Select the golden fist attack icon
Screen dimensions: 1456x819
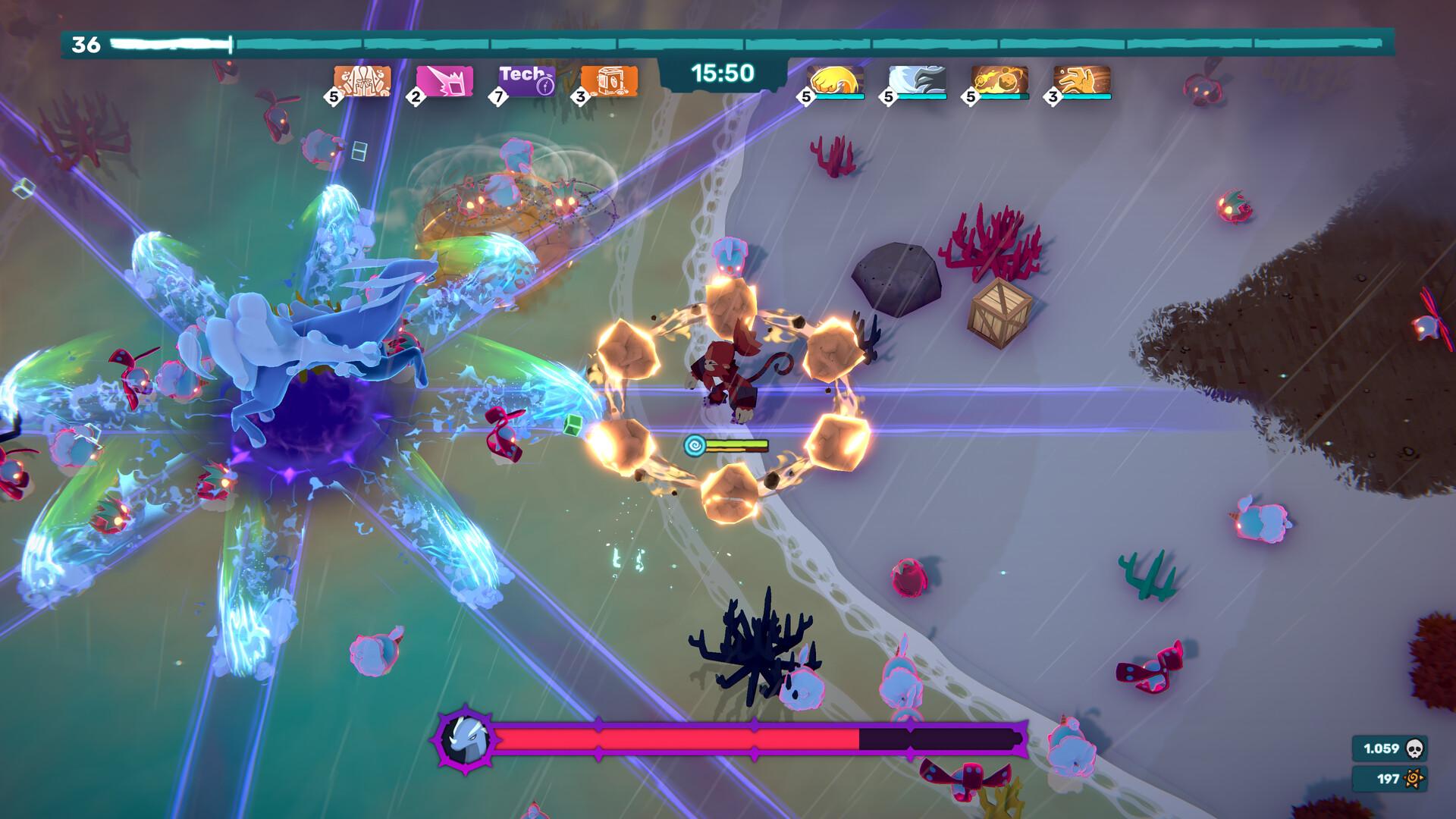pos(833,80)
